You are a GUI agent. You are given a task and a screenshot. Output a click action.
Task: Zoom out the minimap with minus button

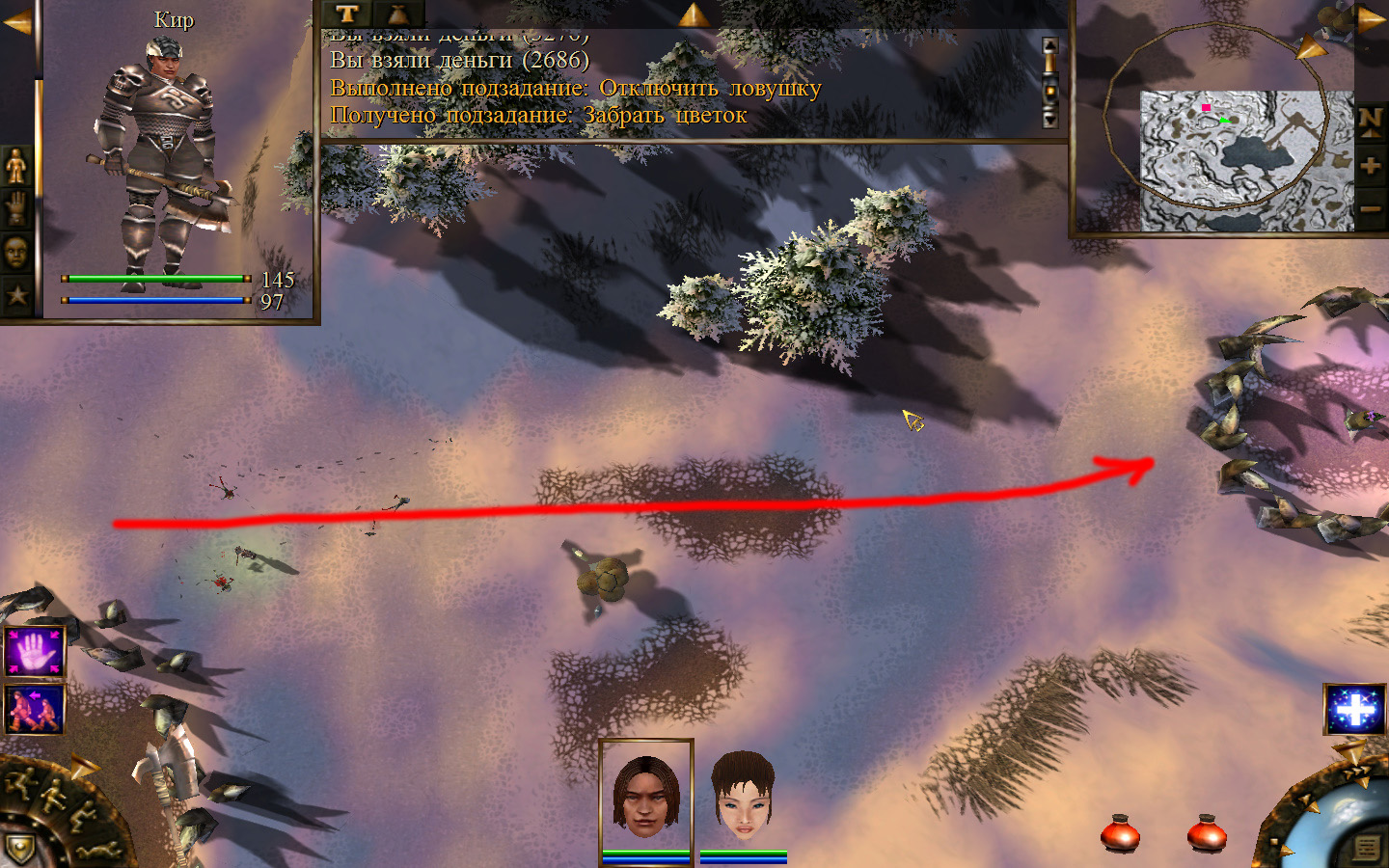tap(1370, 208)
